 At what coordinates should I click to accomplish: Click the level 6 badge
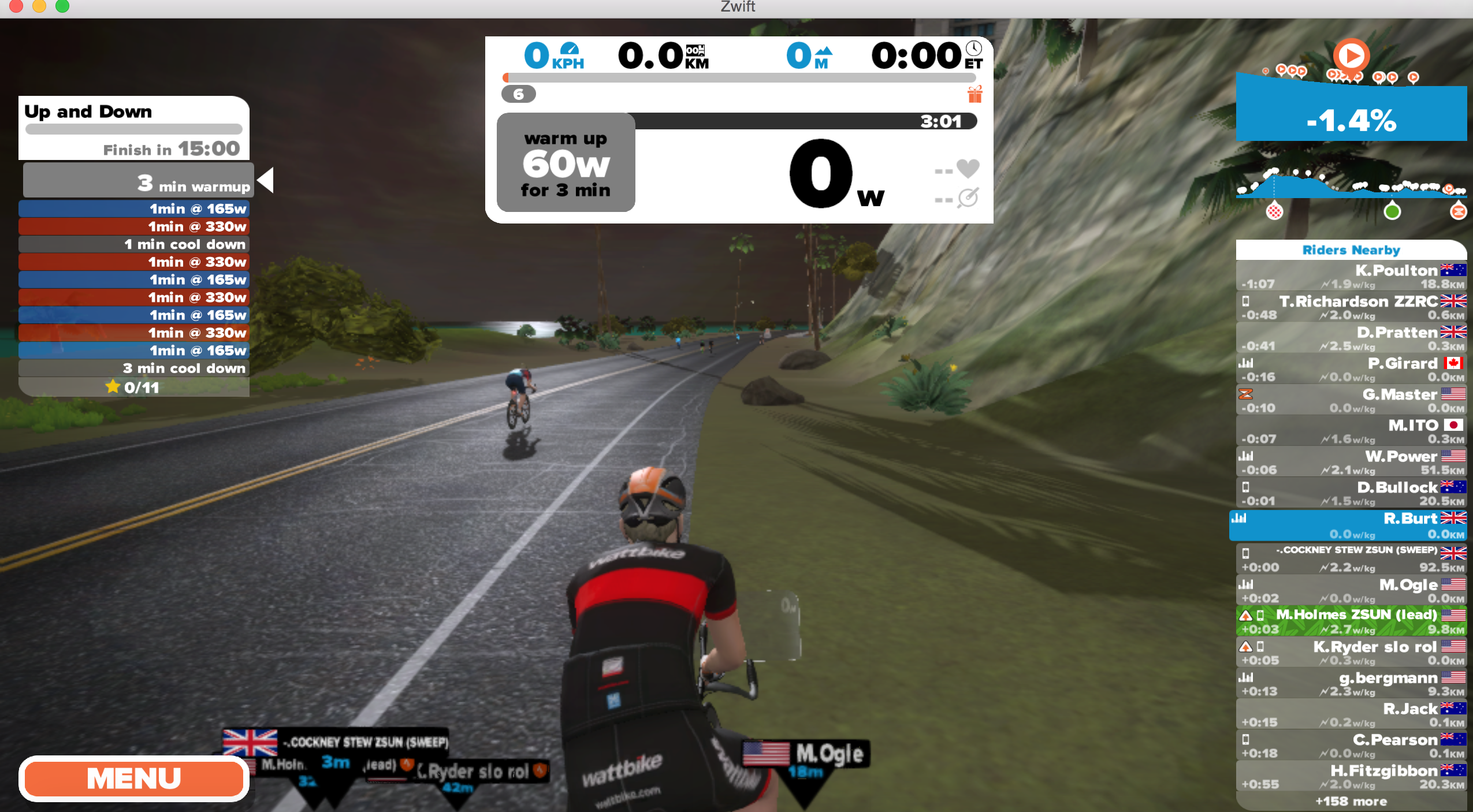[x=518, y=94]
